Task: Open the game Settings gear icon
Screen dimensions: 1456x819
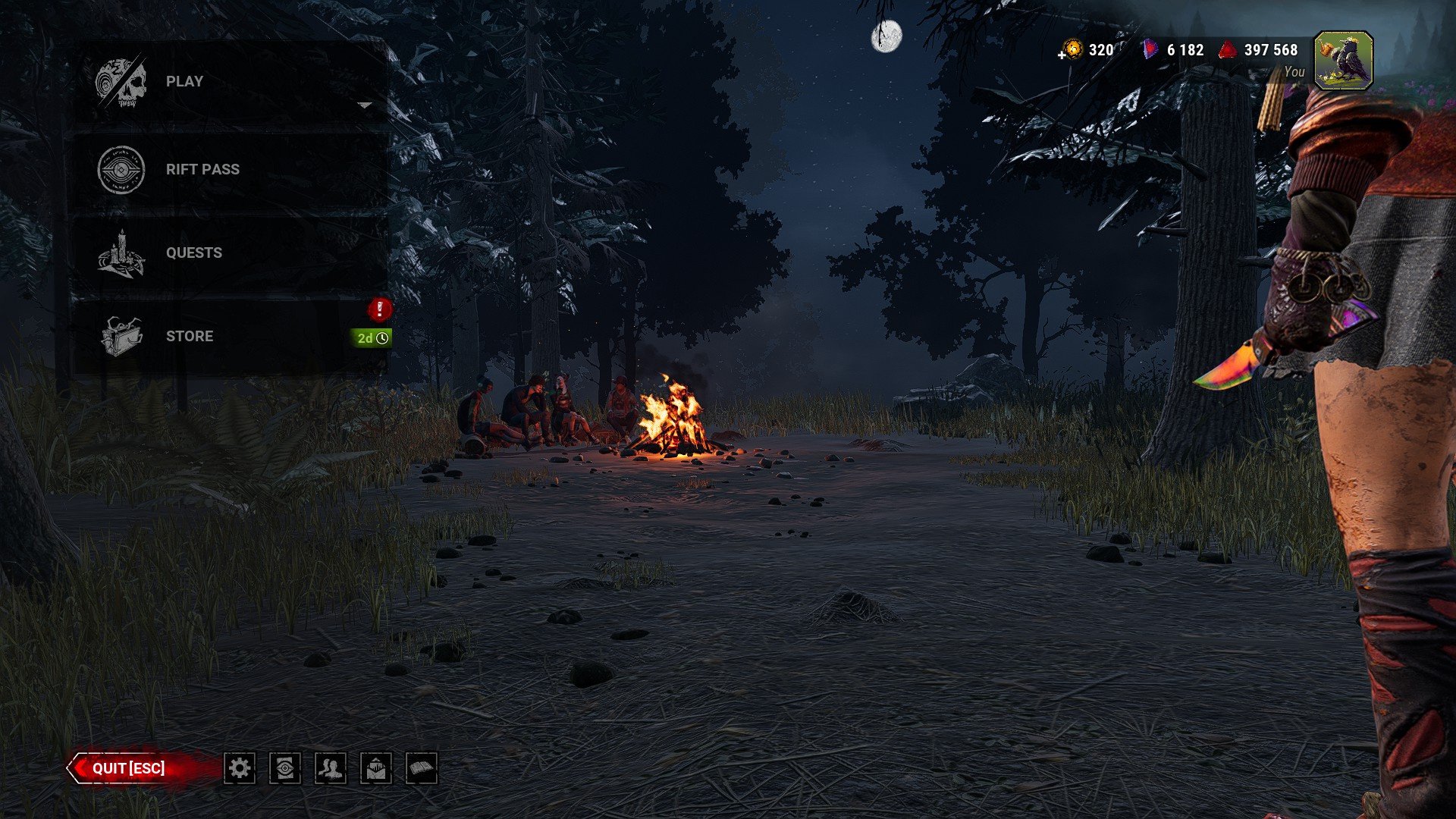Action: click(240, 768)
